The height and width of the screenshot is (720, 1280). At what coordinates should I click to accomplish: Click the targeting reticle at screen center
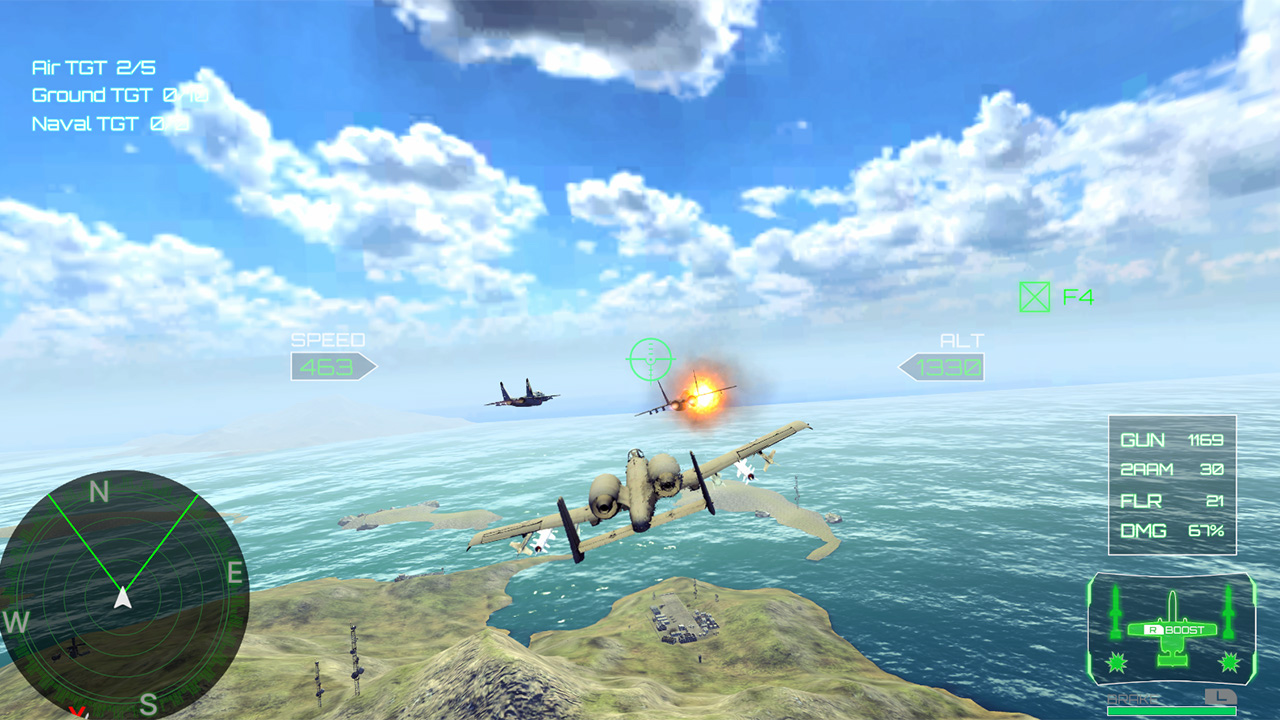[651, 360]
